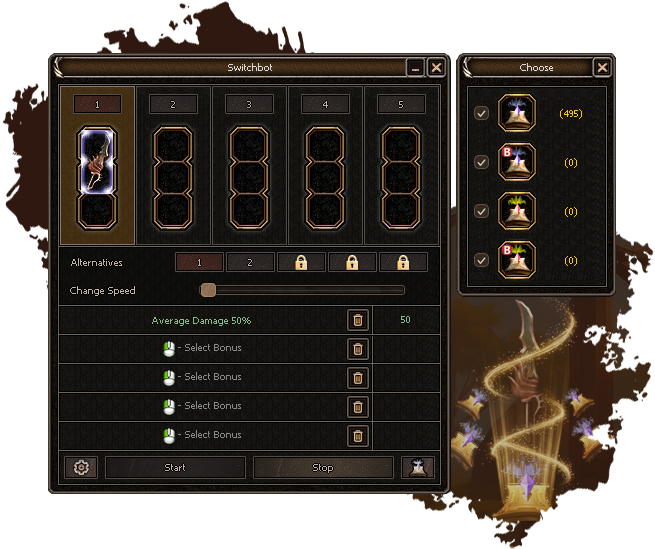Image resolution: width=655 pixels, height=549 pixels.
Task: Choose Alternatives option 2
Action: (250, 262)
